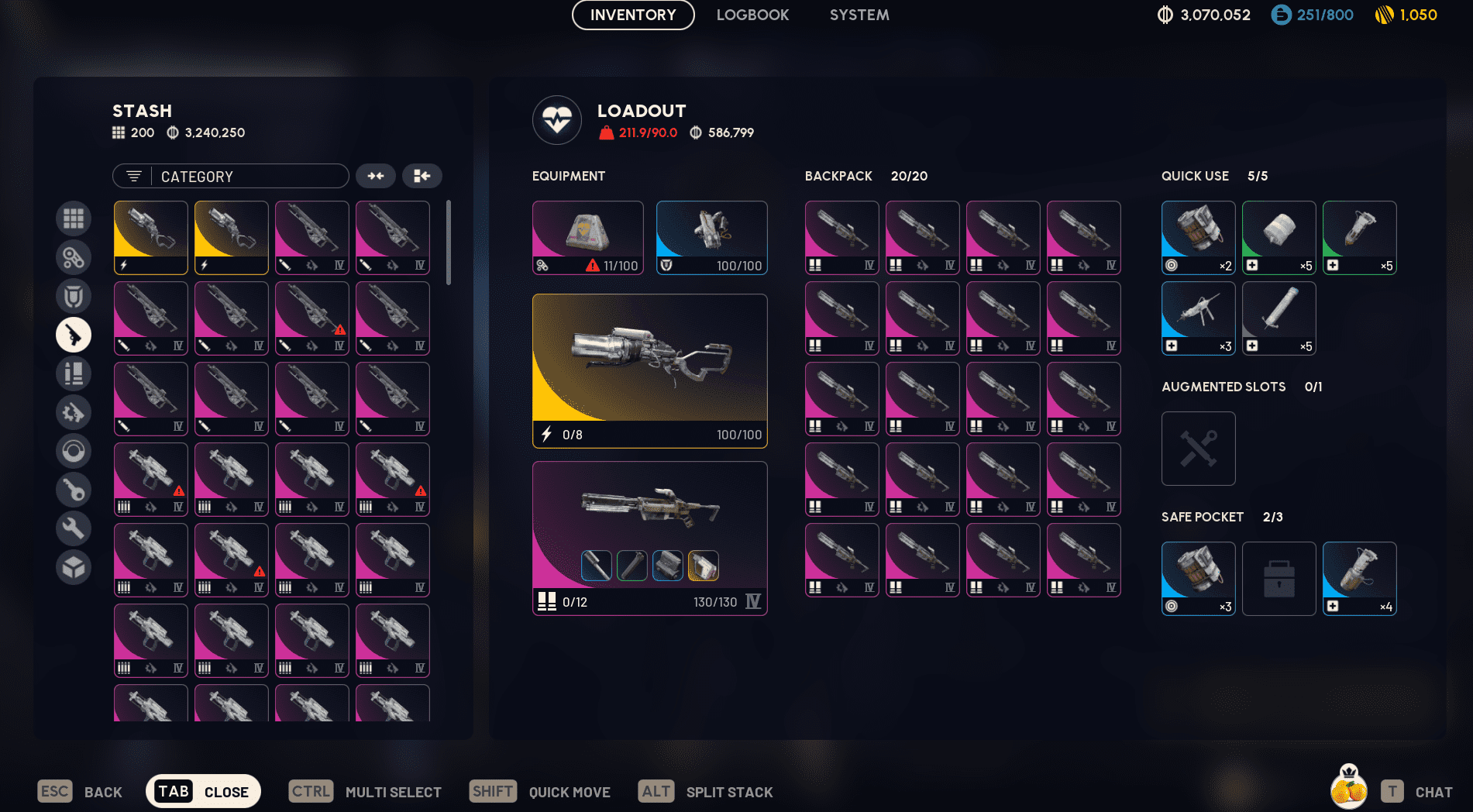Select the ring-shaped augments category icon
The height and width of the screenshot is (812, 1473).
pos(74,451)
